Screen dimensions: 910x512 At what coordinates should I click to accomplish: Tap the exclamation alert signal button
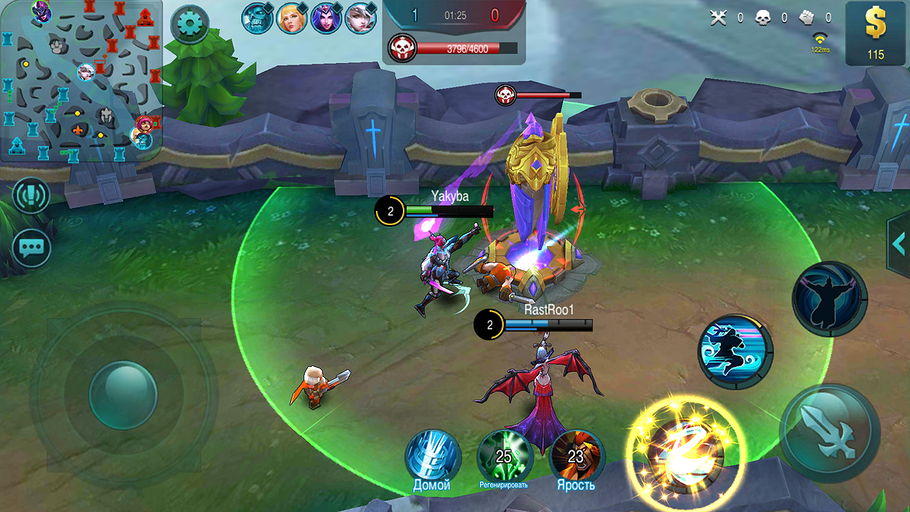(32, 195)
